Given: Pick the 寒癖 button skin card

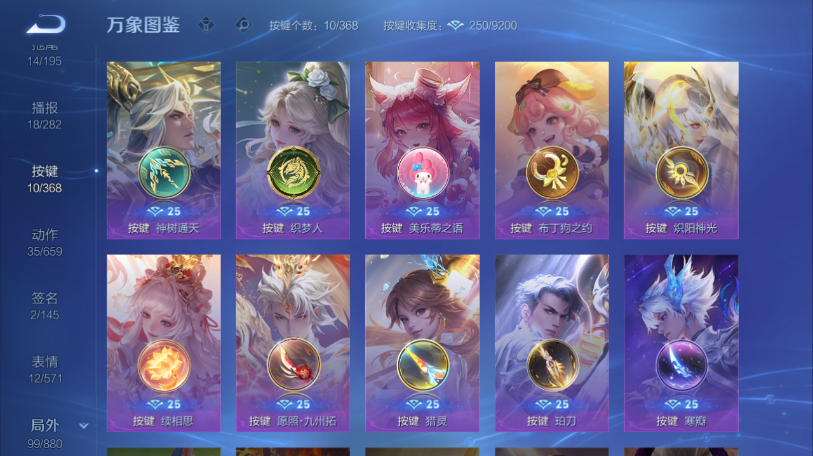Looking at the screenshot, I should point(681,343).
